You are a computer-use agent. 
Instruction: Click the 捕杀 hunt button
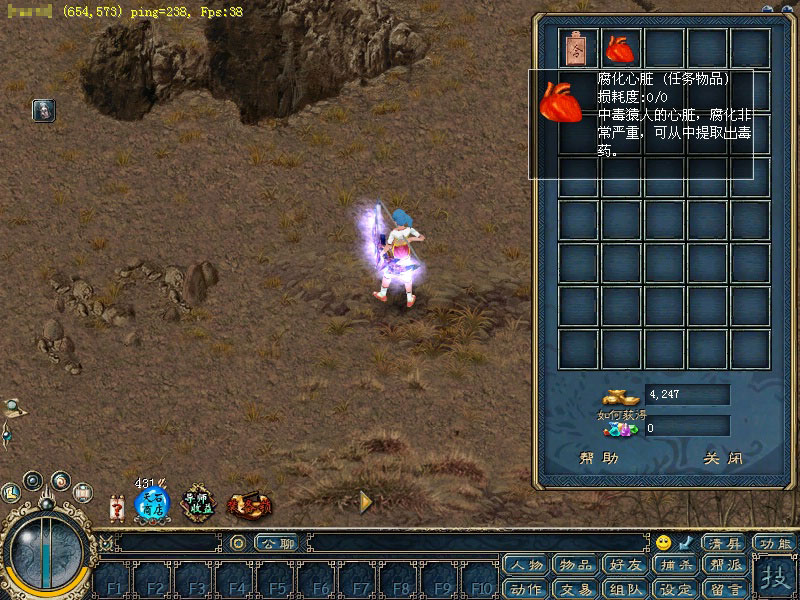[676, 566]
